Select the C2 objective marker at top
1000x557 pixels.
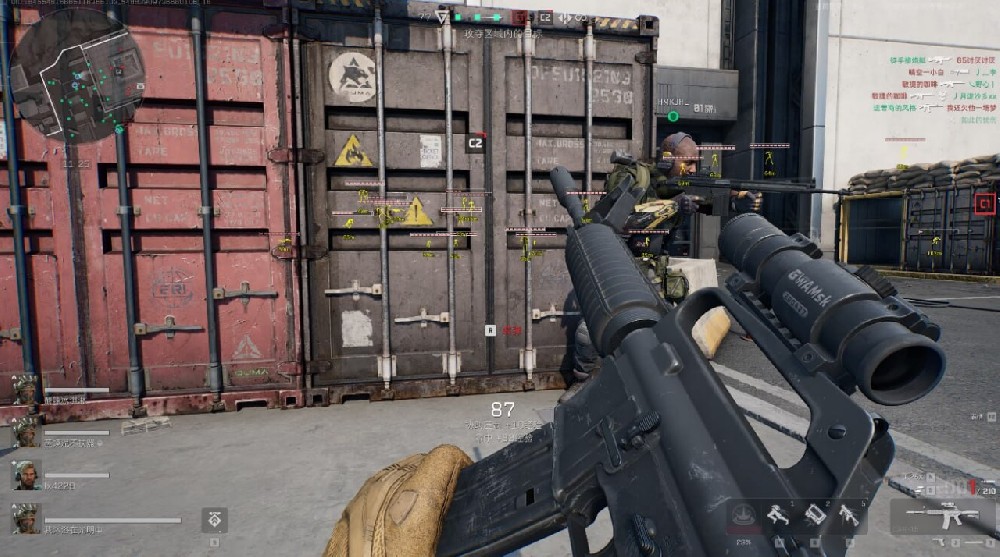pos(545,17)
